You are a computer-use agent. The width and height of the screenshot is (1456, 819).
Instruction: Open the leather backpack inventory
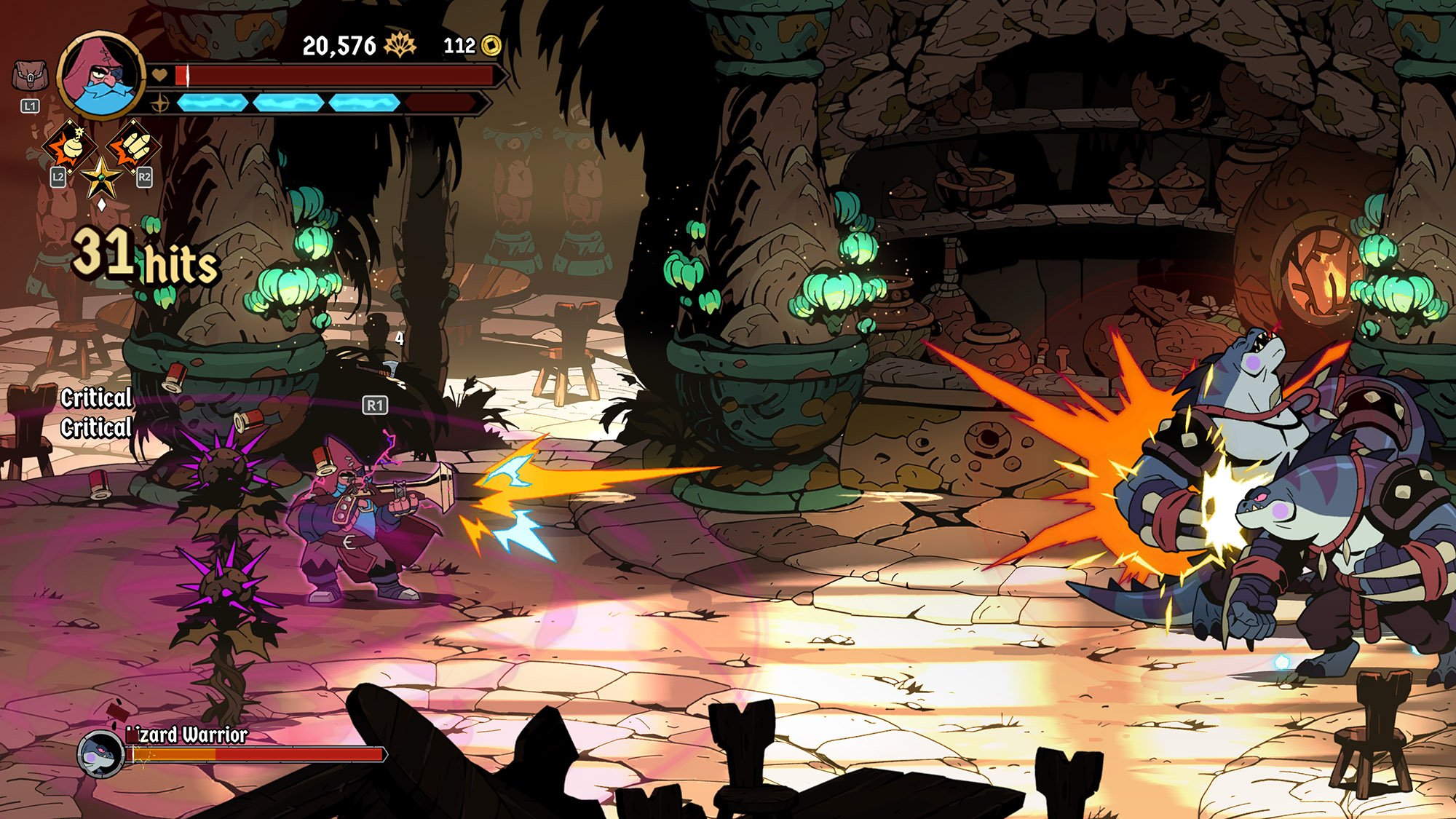[30, 76]
